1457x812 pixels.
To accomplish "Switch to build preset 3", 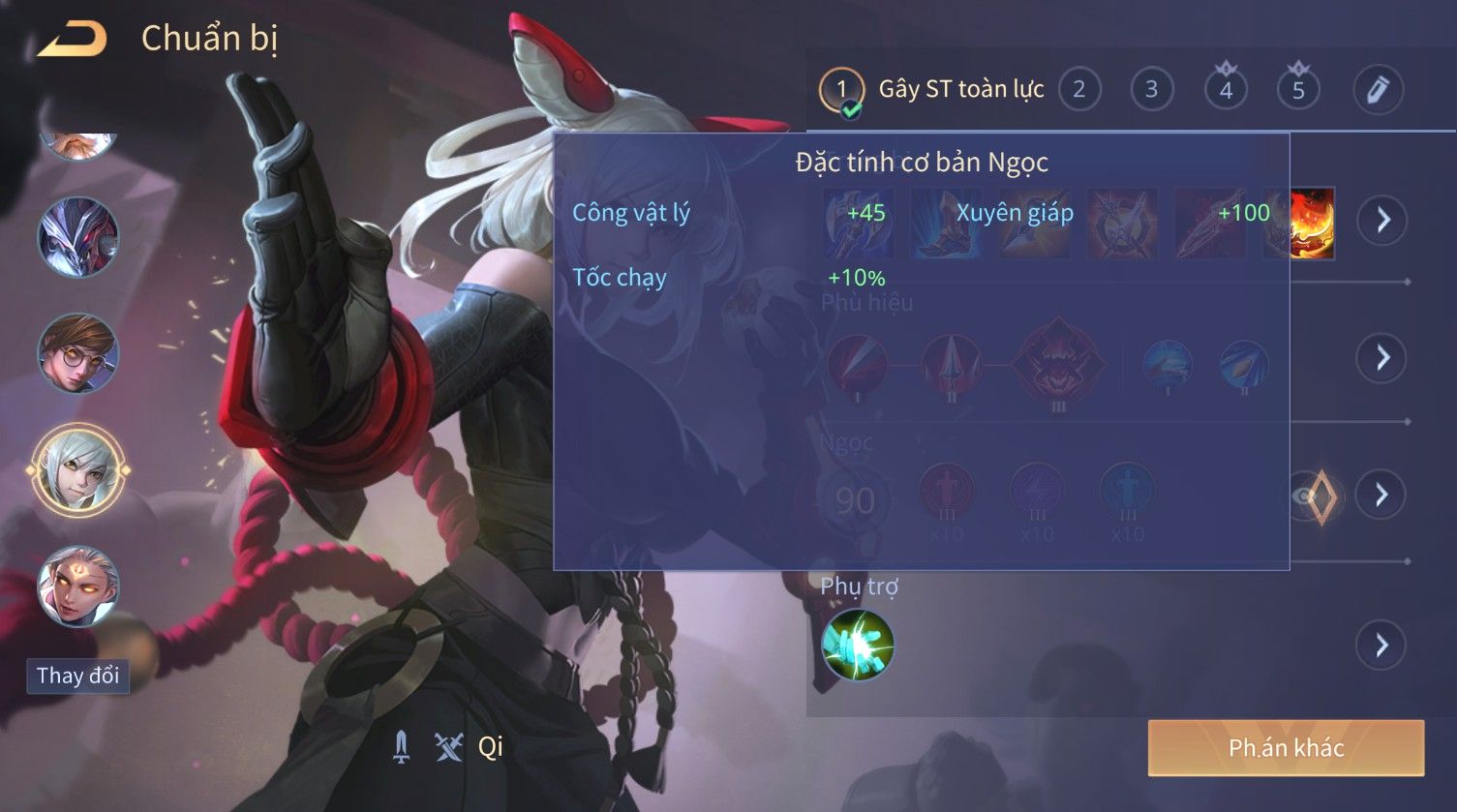I will pos(1151,90).
